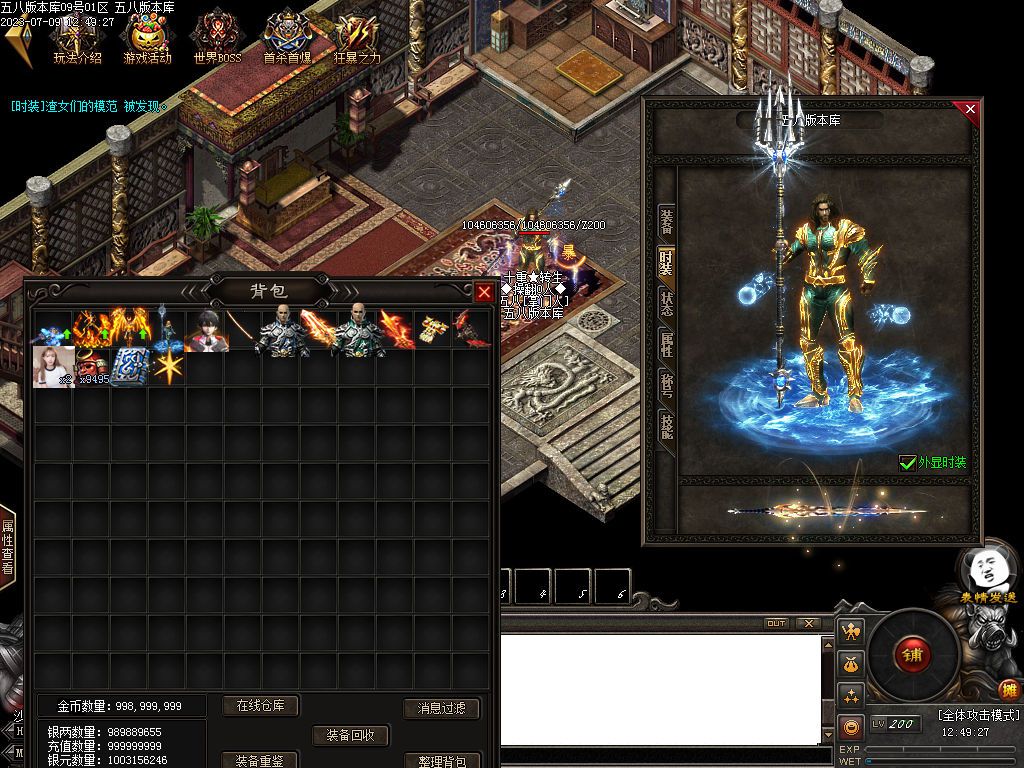Open the 在线仓库 online warehouse

point(260,706)
